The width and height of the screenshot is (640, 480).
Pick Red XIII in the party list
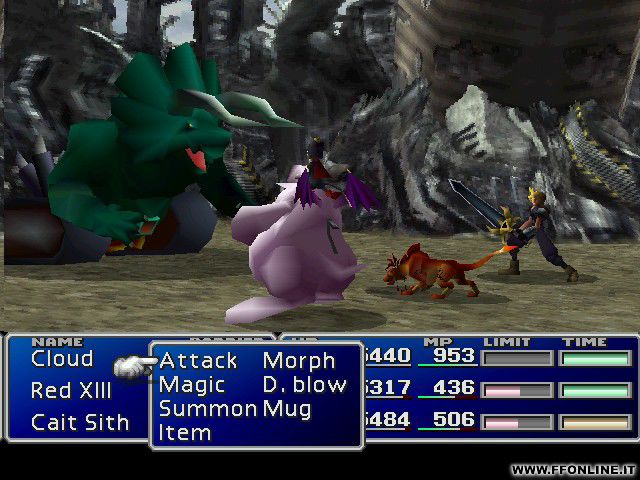pyautogui.click(x=72, y=390)
